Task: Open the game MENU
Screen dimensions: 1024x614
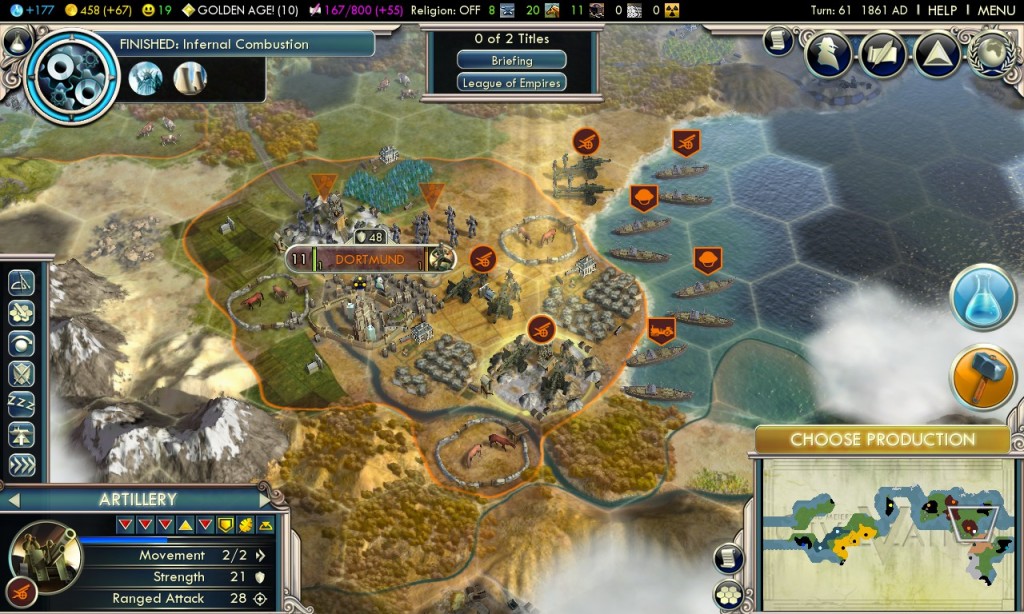Action: coord(996,10)
